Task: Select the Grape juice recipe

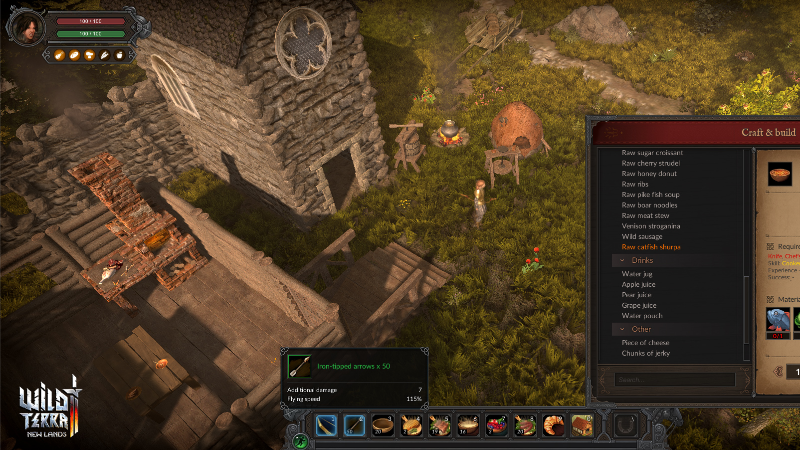Action: click(641, 305)
